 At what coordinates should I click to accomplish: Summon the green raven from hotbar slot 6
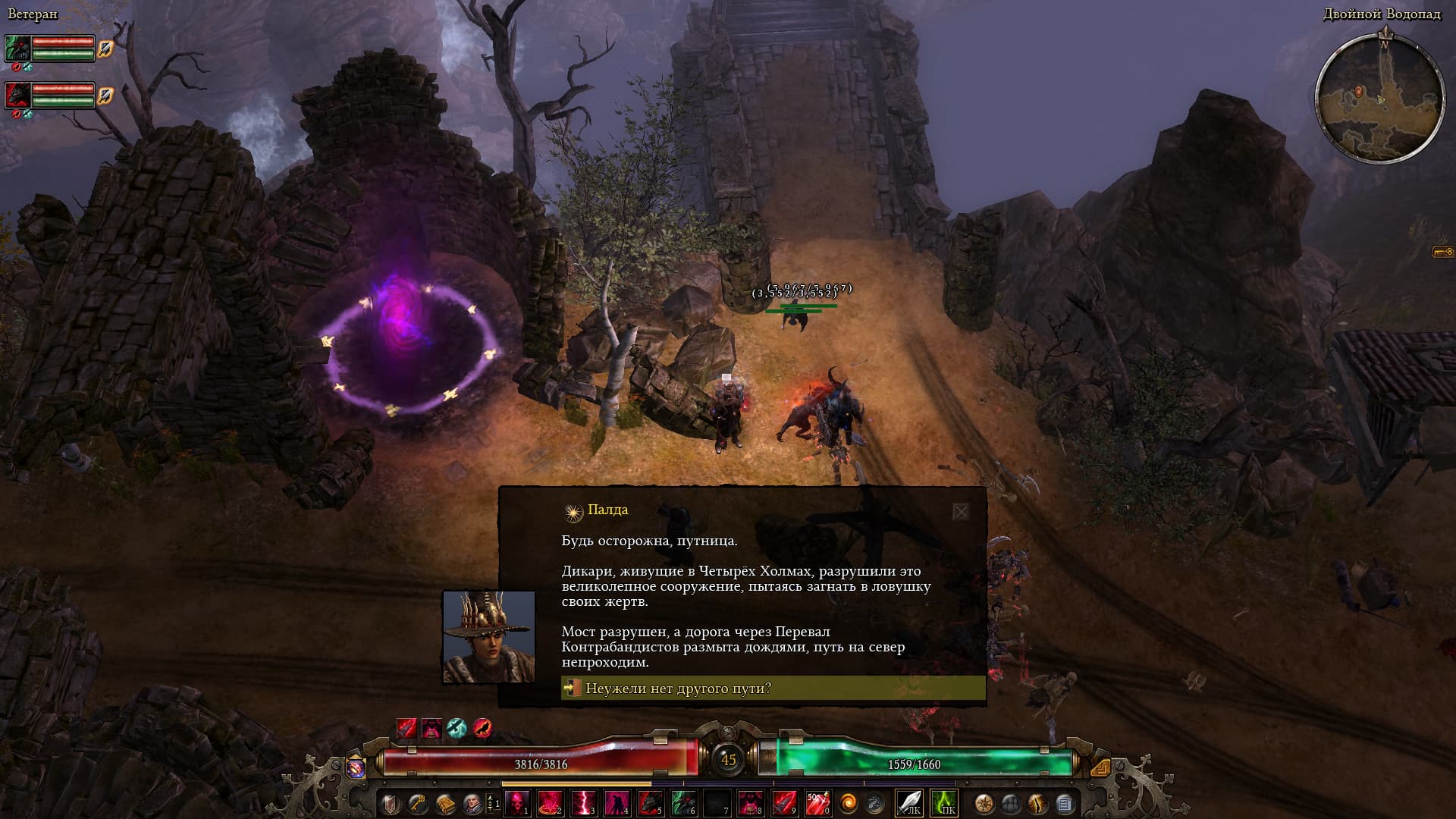click(683, 802)
